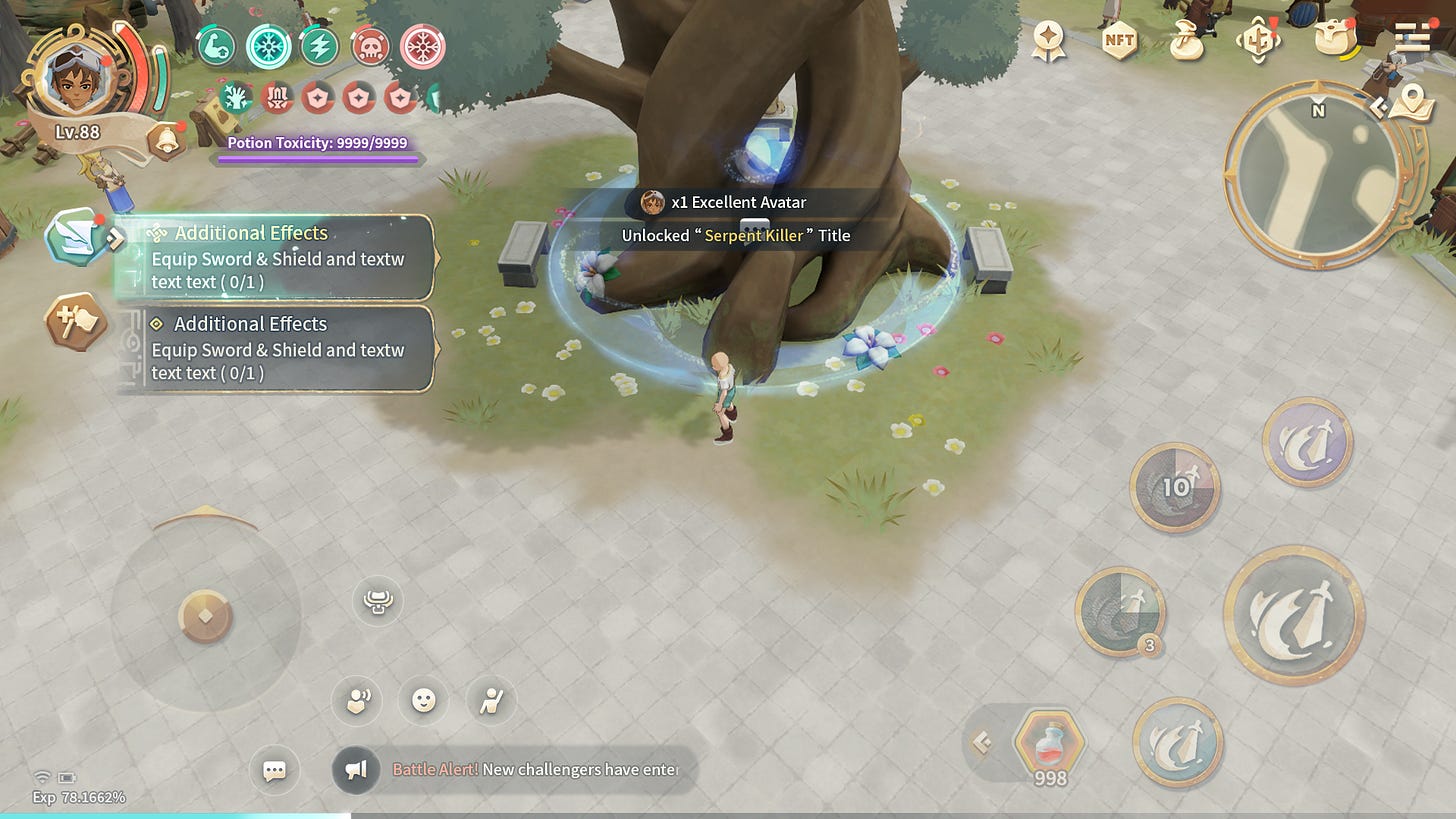Use the red health potion slot
1456x819 pixels.
(1049, 745)
